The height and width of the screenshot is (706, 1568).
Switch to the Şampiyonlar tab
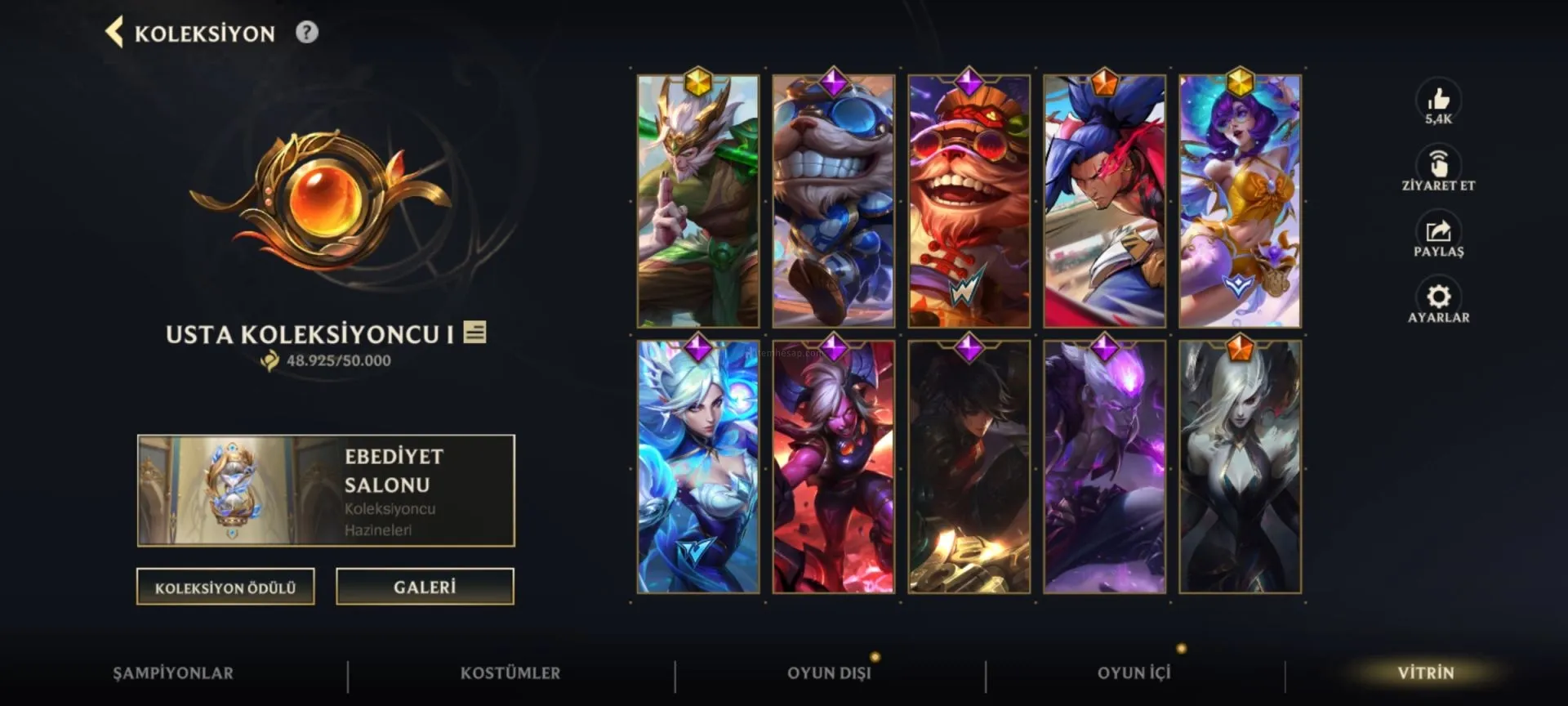pos(173,672)
